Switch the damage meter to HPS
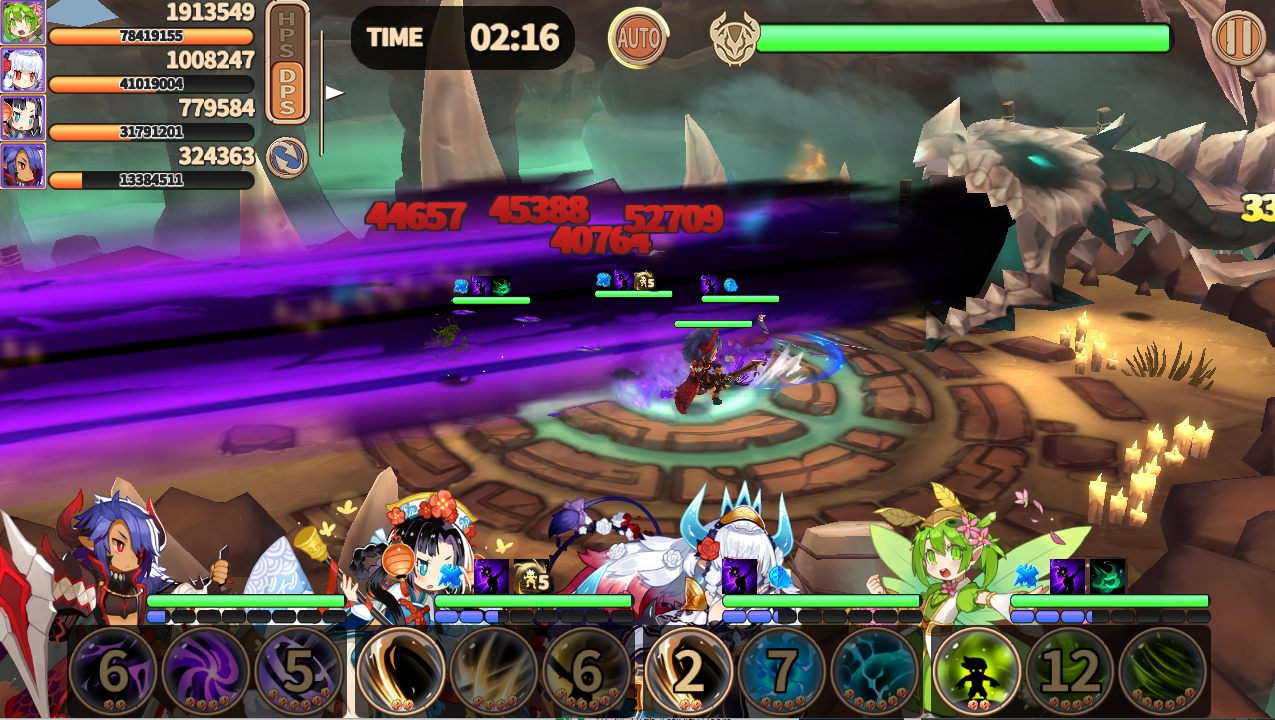1275x720 pixels. [288, 33]
